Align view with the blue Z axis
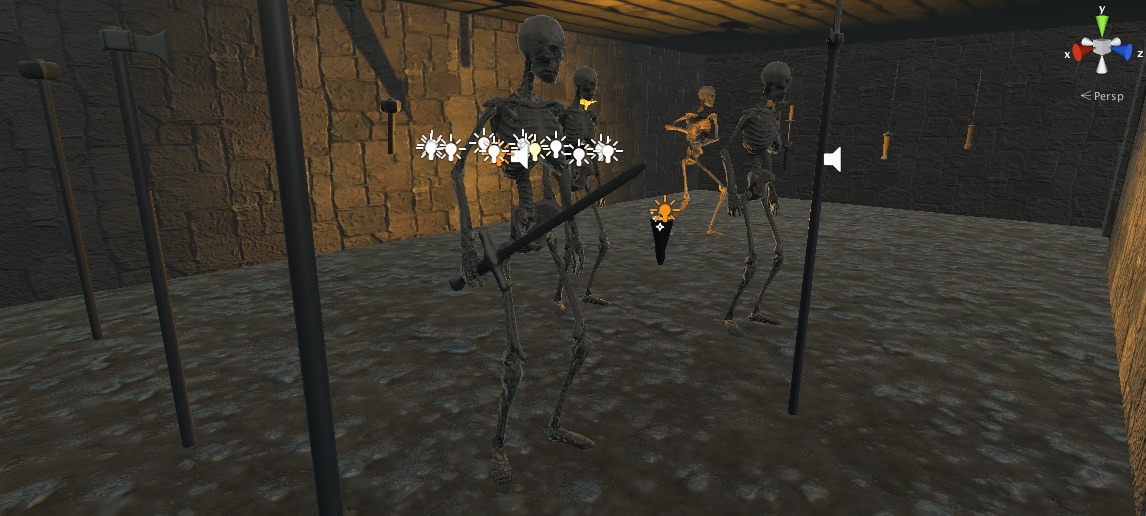 1122,50
